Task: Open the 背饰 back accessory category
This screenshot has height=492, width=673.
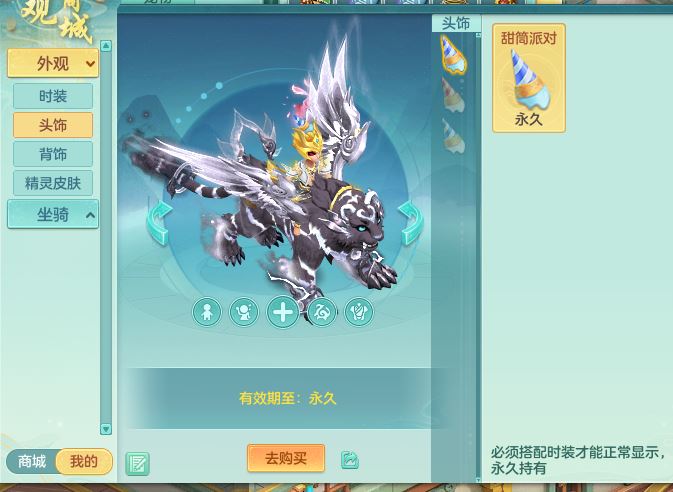Action: [x=53, y=154]
